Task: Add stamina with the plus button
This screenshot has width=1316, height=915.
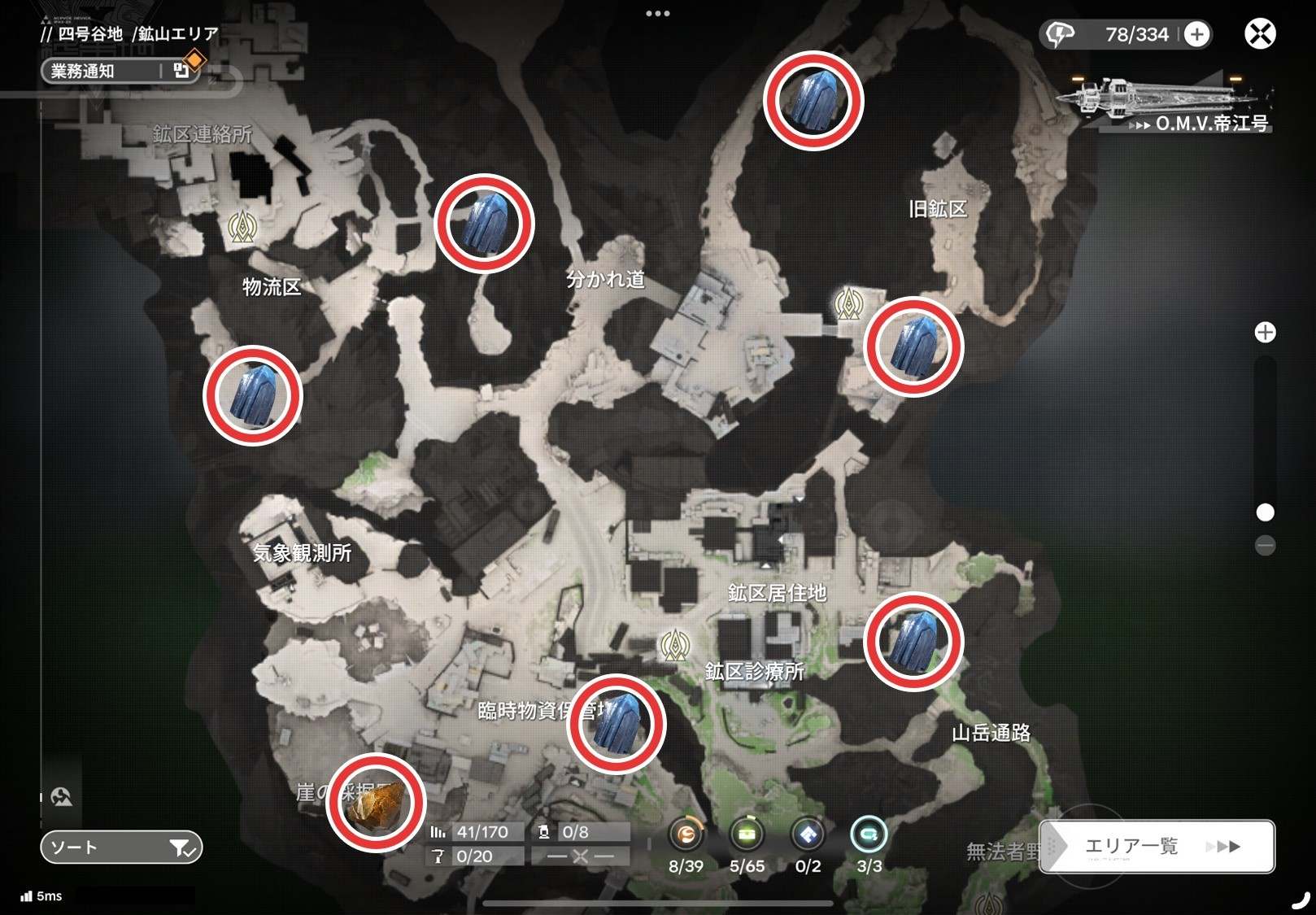Action: click(x=1196, y=34)
